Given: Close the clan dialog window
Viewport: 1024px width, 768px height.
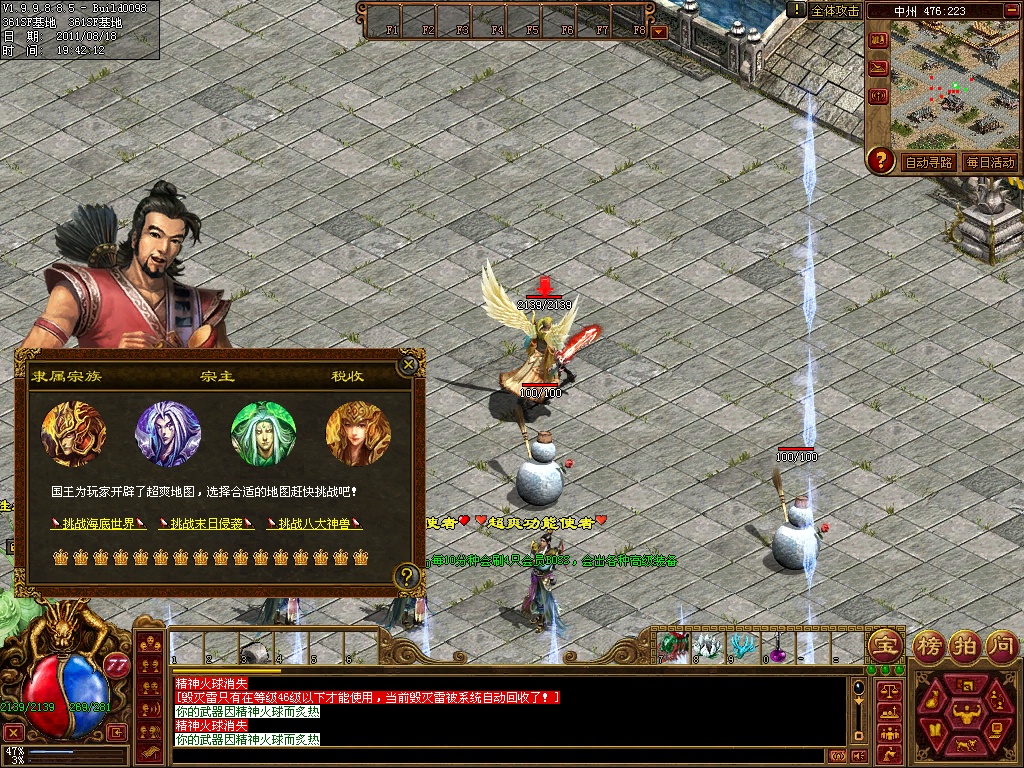Looking at the screenshot, I should [407, 364].
